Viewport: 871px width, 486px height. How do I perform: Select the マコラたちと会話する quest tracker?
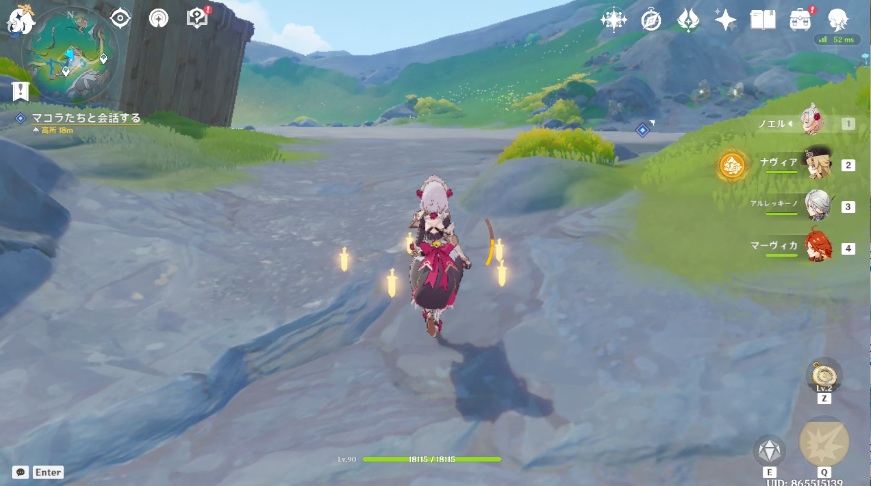pyautogui.click(x=85, y=118)
